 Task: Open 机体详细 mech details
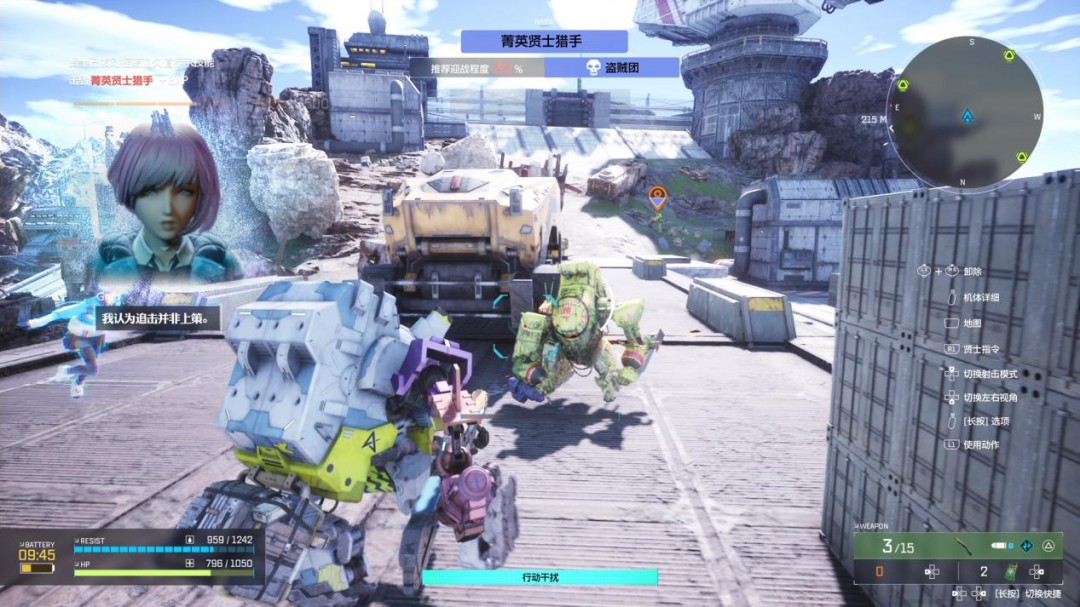pyautogui.click(x=980, y=297)
